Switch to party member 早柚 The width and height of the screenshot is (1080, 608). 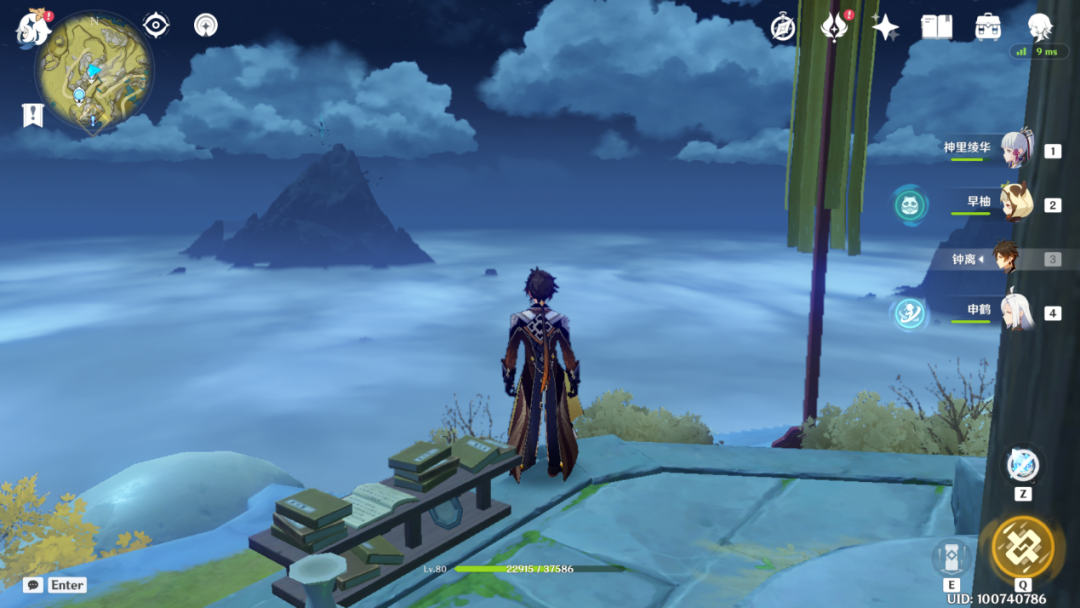tap(1015, 204)
